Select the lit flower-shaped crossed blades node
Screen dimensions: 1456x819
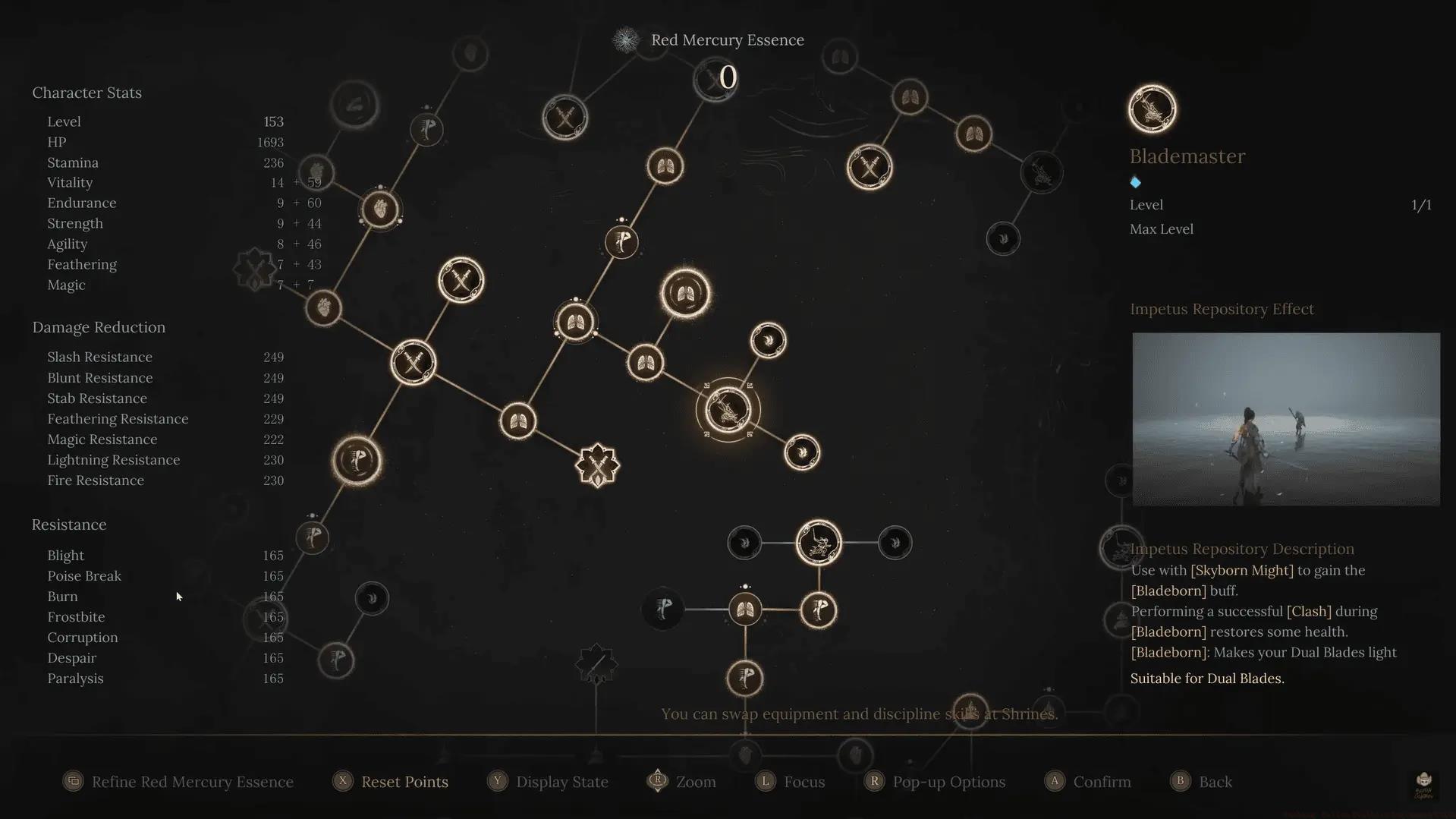[x=598, y=465]
